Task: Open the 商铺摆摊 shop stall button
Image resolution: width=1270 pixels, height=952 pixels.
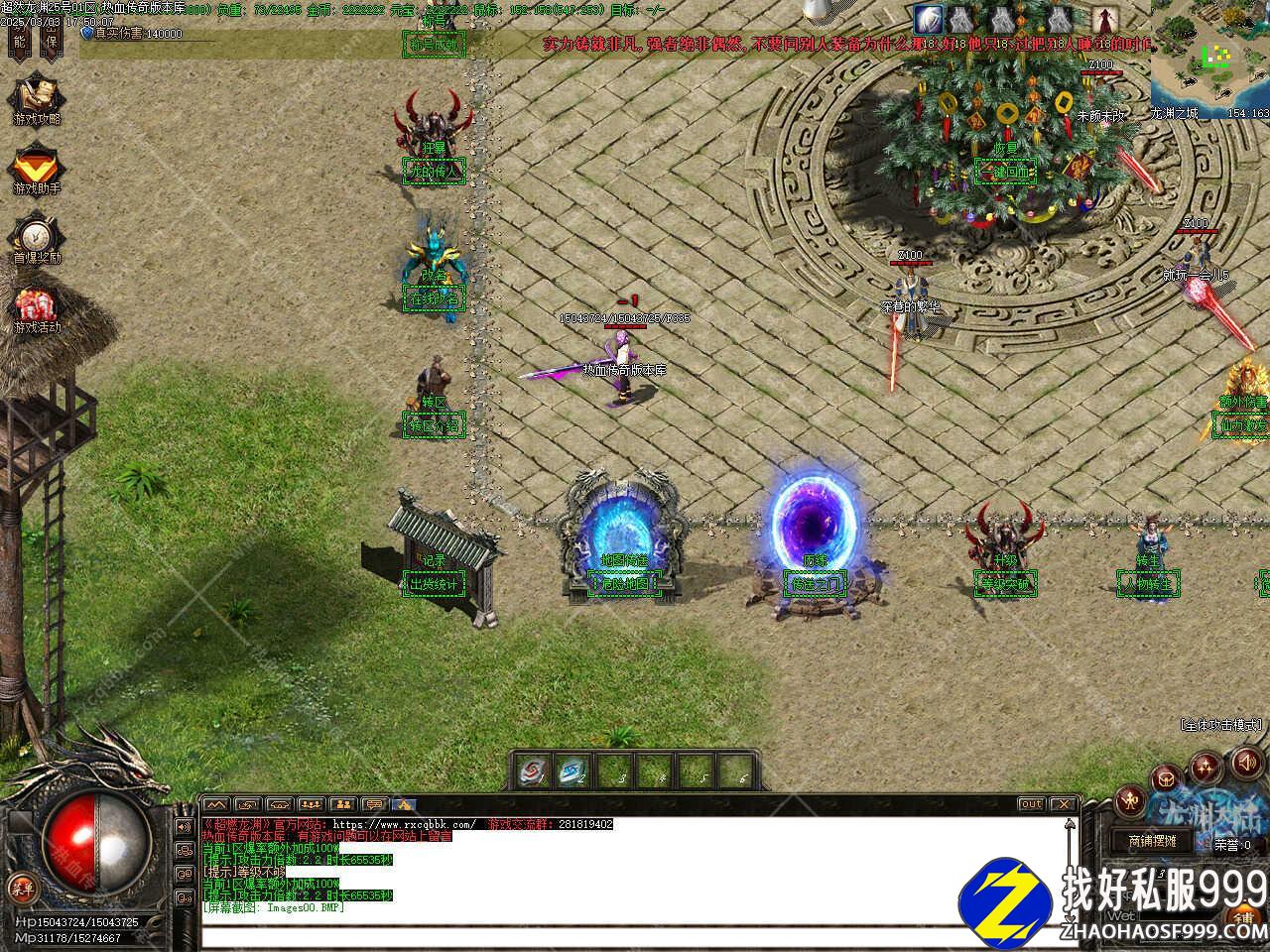Action: [x=1152, y=841]
